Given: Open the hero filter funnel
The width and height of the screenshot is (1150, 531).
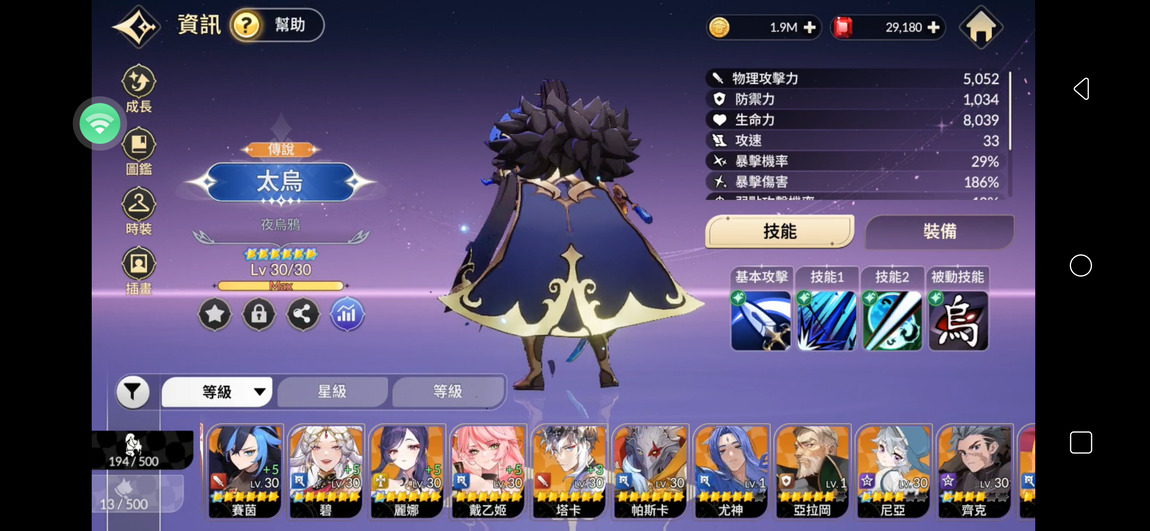Looking at the screenshot, I should point(133,392).
